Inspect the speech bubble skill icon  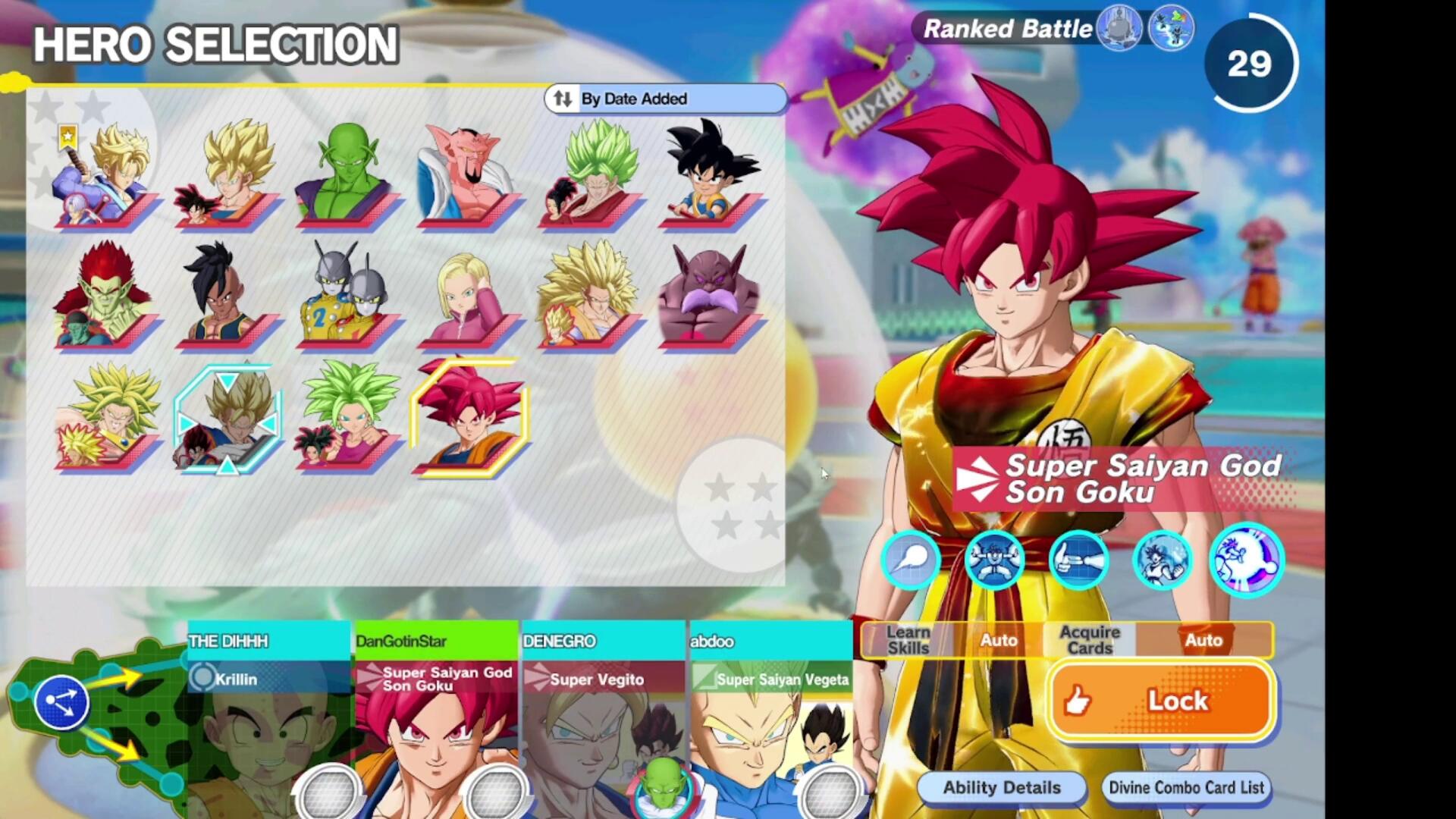pos(910,560)
